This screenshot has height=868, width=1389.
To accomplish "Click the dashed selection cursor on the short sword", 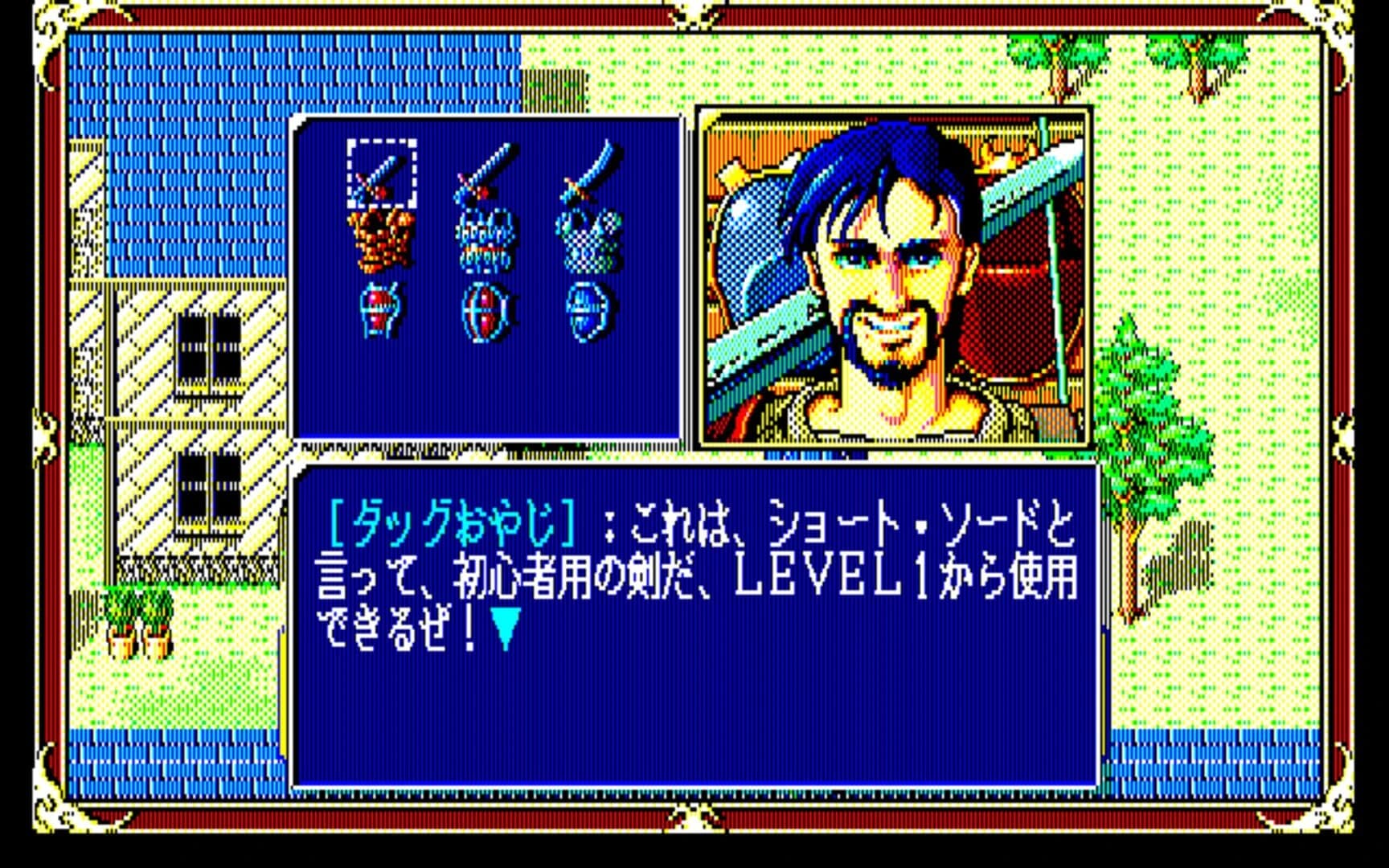I will [381, 170].
